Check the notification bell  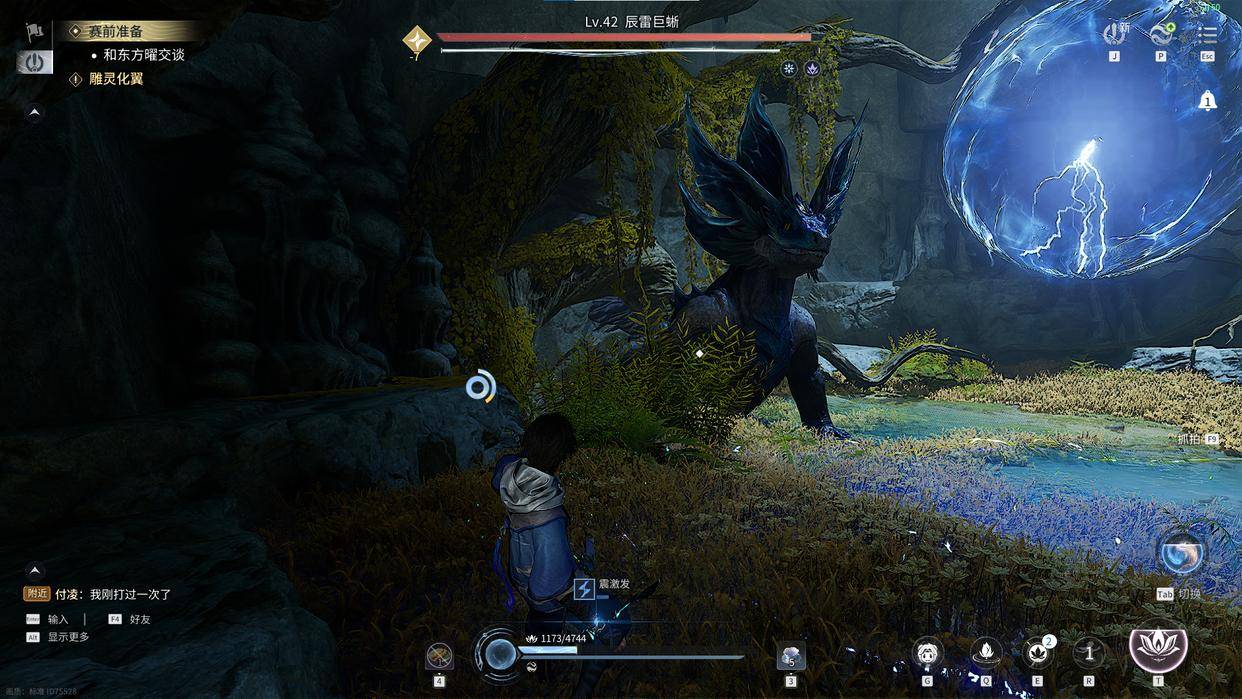point(1208,100)
